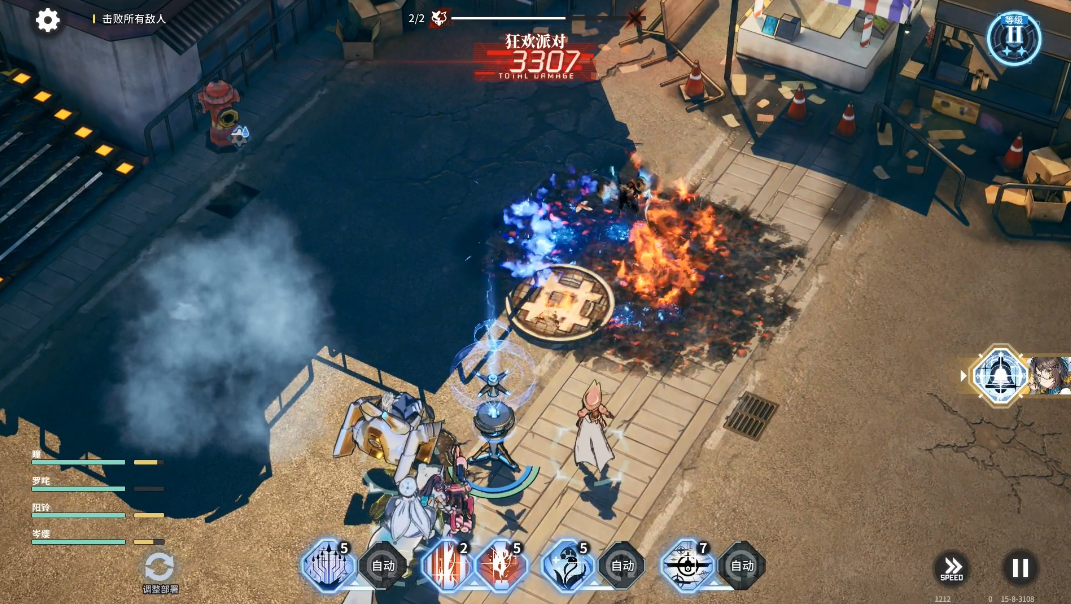Image resolution: width=1071 pixels, height=604 pixels.
Task: Select the support character portrait beside the bell
Action: coord(1050,375)
